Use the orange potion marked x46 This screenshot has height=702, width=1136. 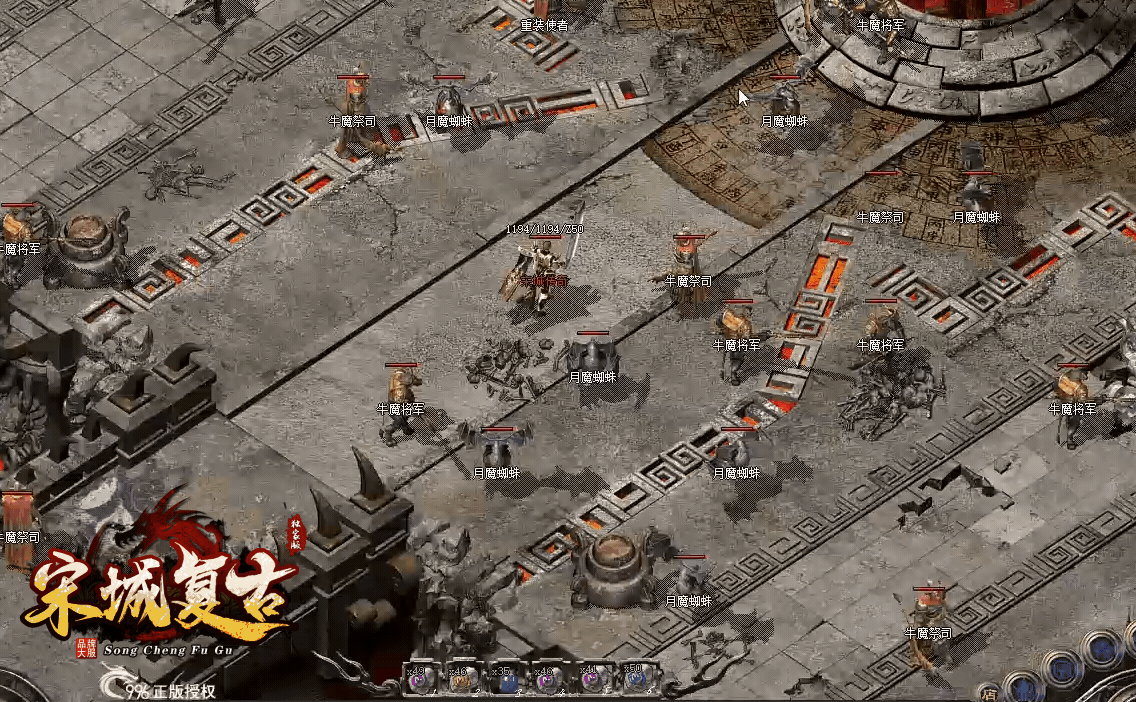coord(461,681)
